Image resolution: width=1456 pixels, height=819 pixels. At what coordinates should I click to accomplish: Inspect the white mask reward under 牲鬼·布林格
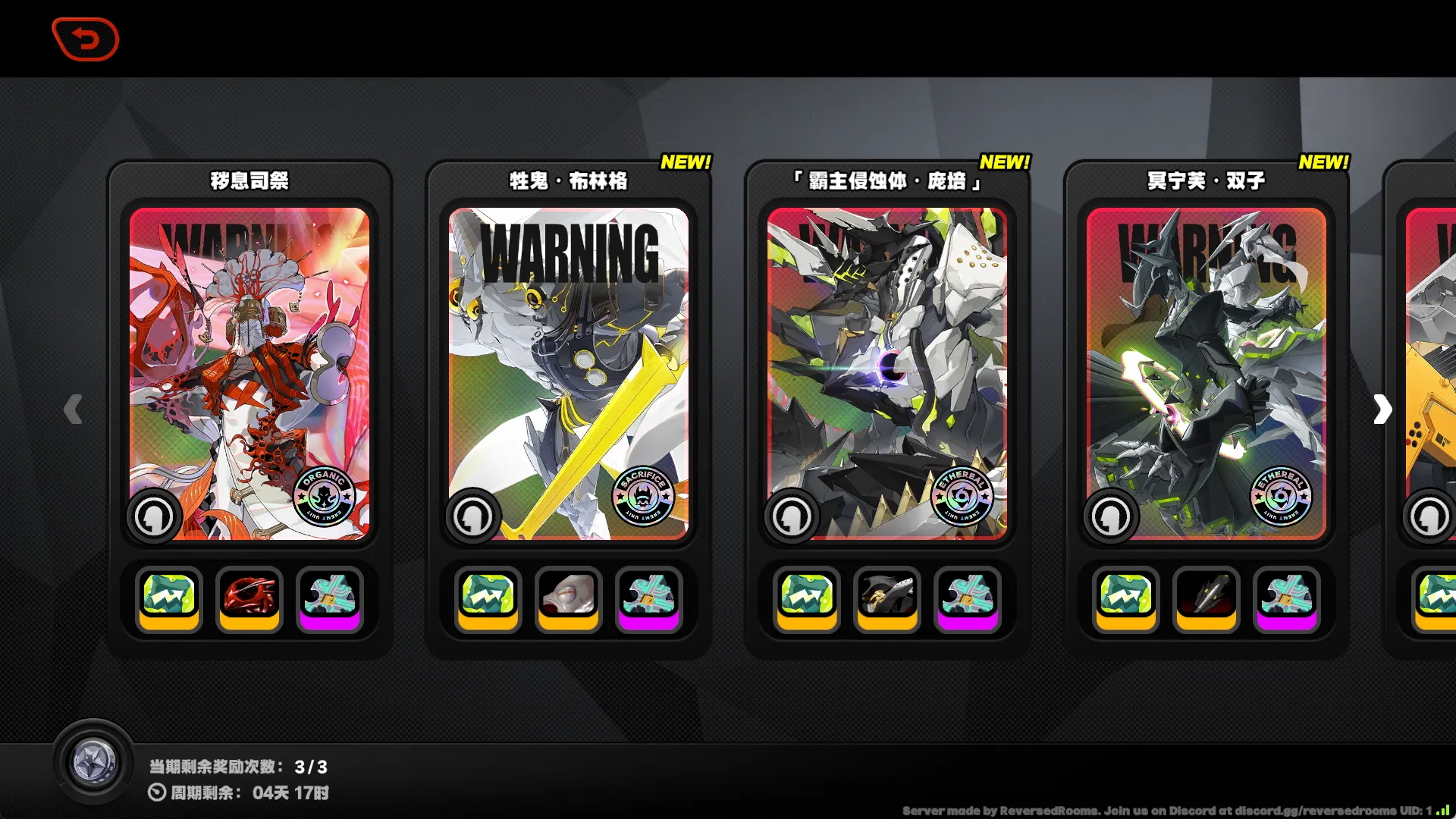point(569,598)
